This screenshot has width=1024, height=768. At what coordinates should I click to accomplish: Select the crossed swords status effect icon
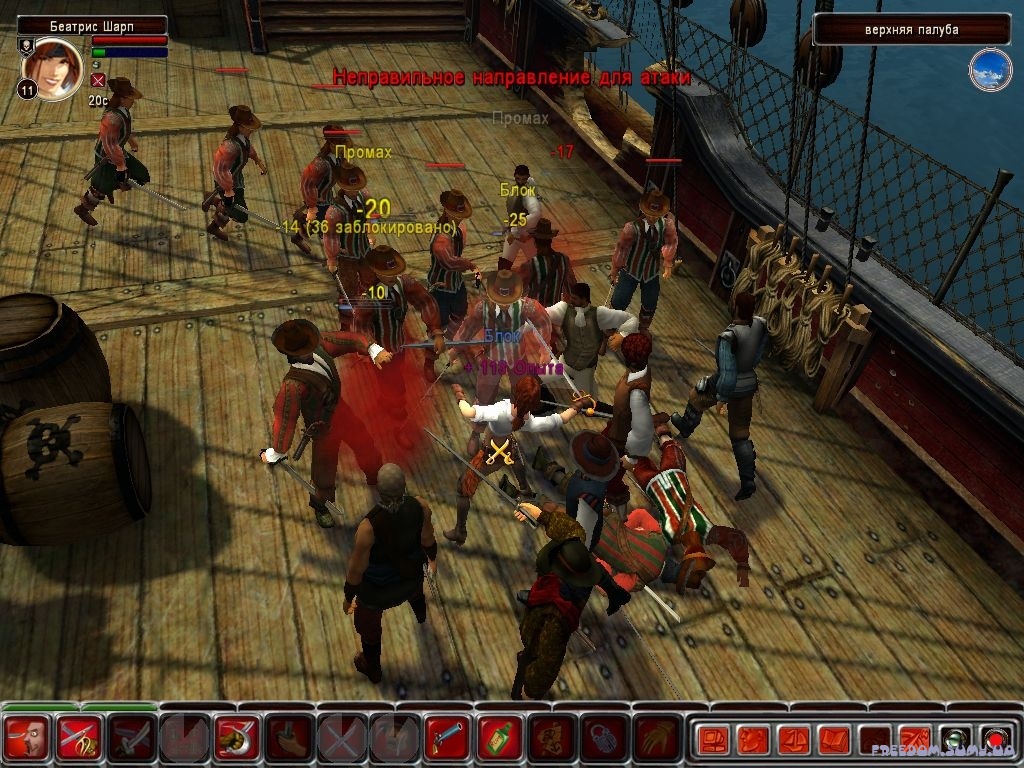98,80
